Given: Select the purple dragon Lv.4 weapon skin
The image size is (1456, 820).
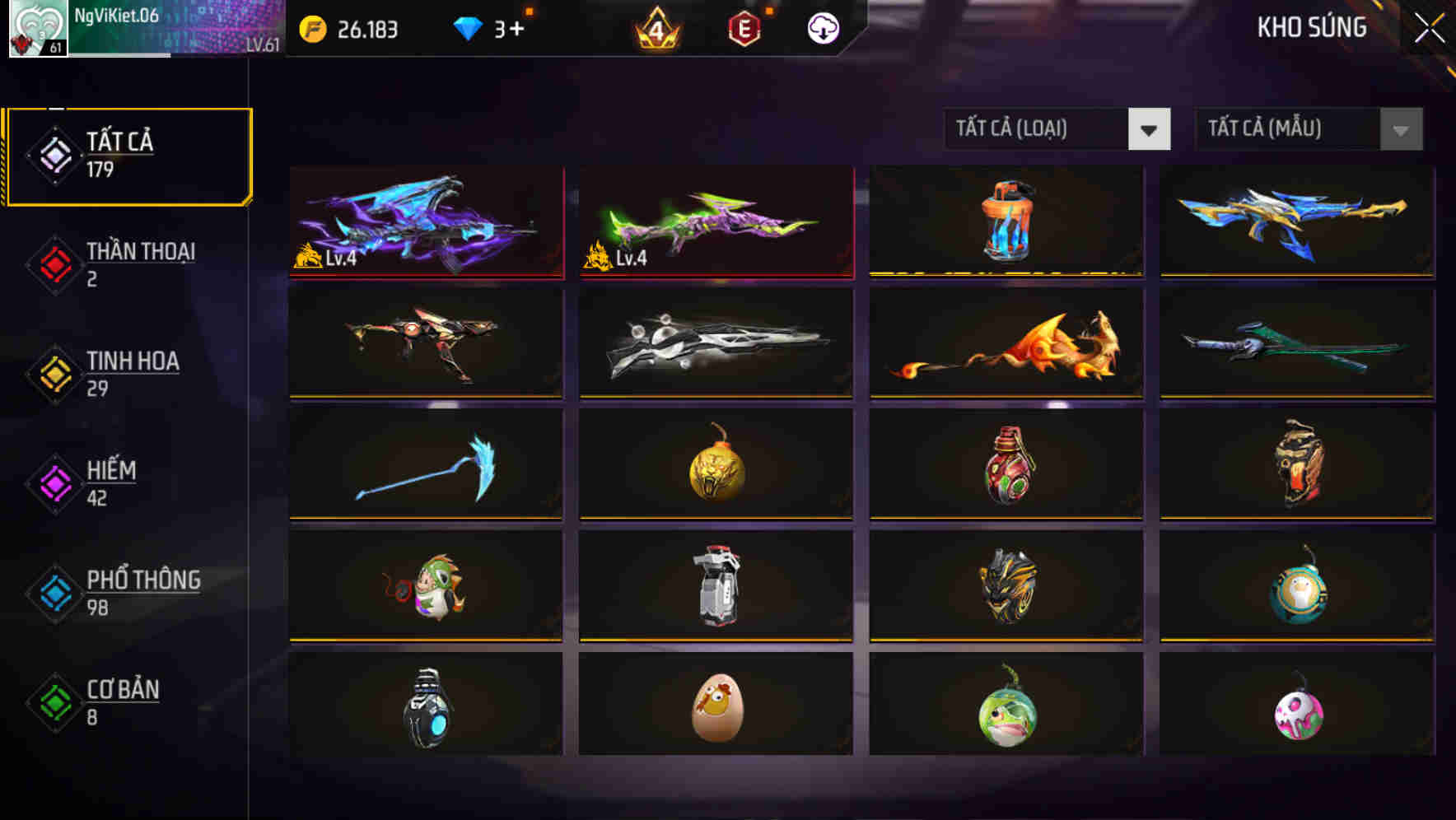Looking at the screenshot, I should pyautogui.click(x=426, y=222).
